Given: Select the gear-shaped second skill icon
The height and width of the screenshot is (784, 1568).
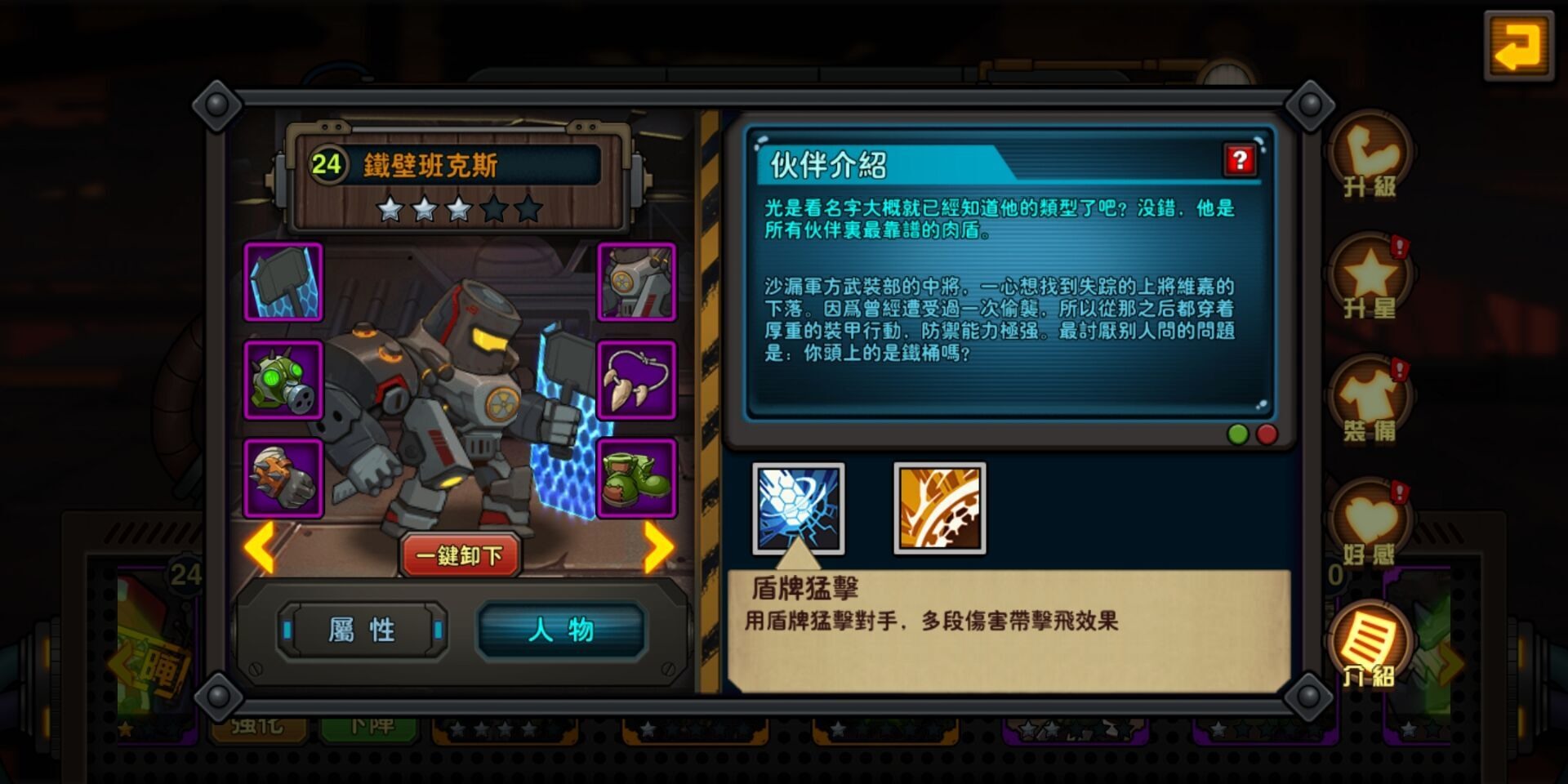Looking at the screenshot, I should click(939, 508).
